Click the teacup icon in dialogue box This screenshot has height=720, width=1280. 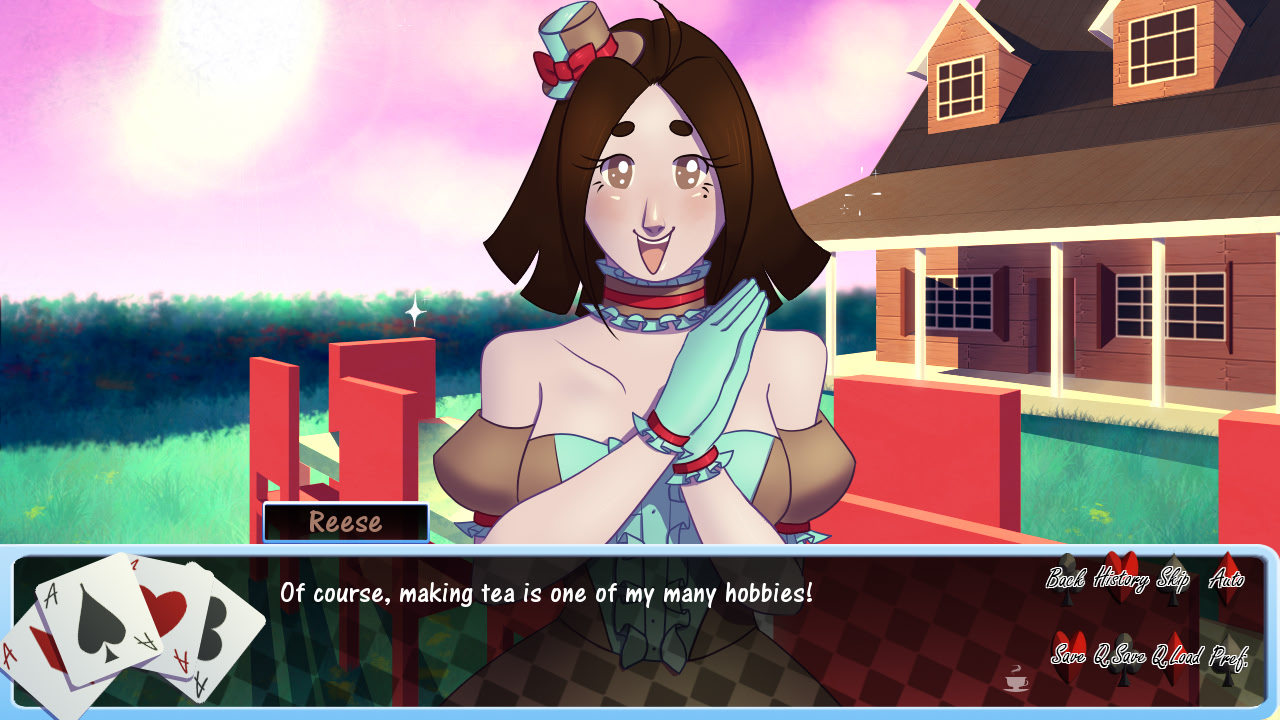[x=1016, y=678]
